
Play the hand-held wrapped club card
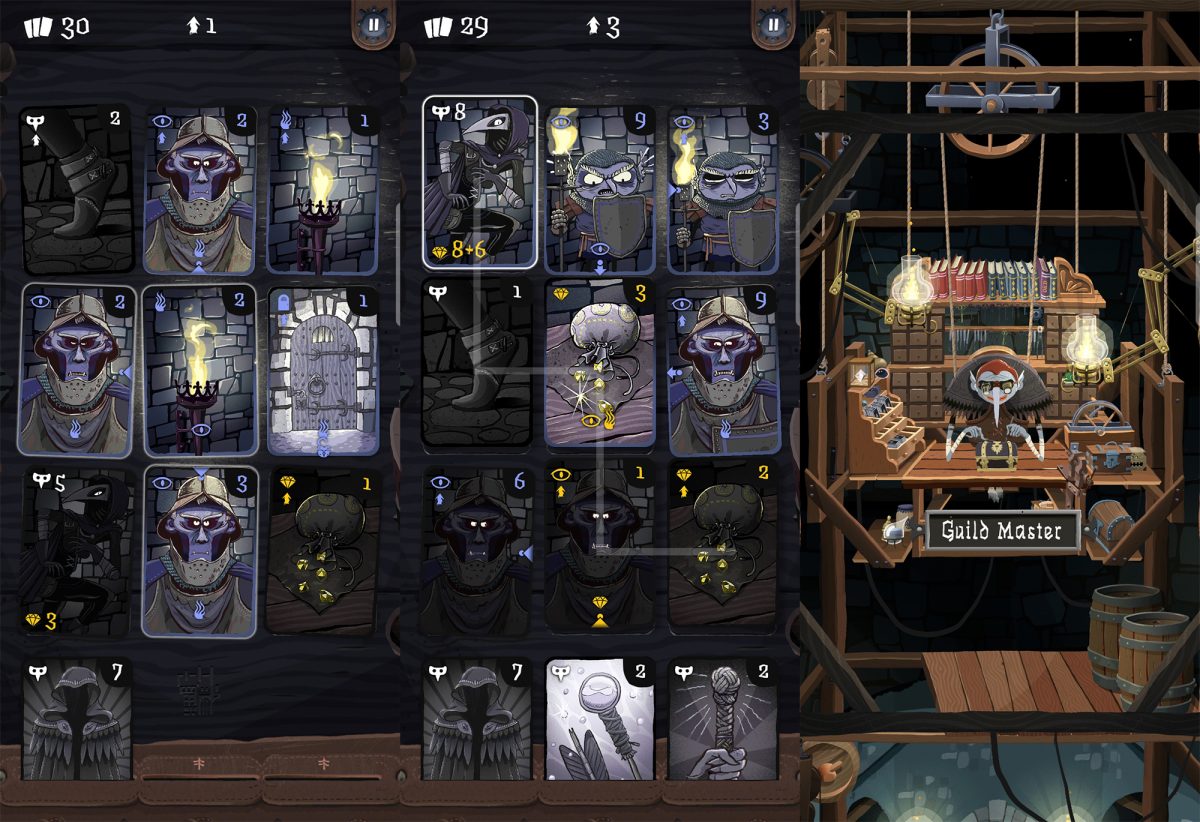point(722,720)
